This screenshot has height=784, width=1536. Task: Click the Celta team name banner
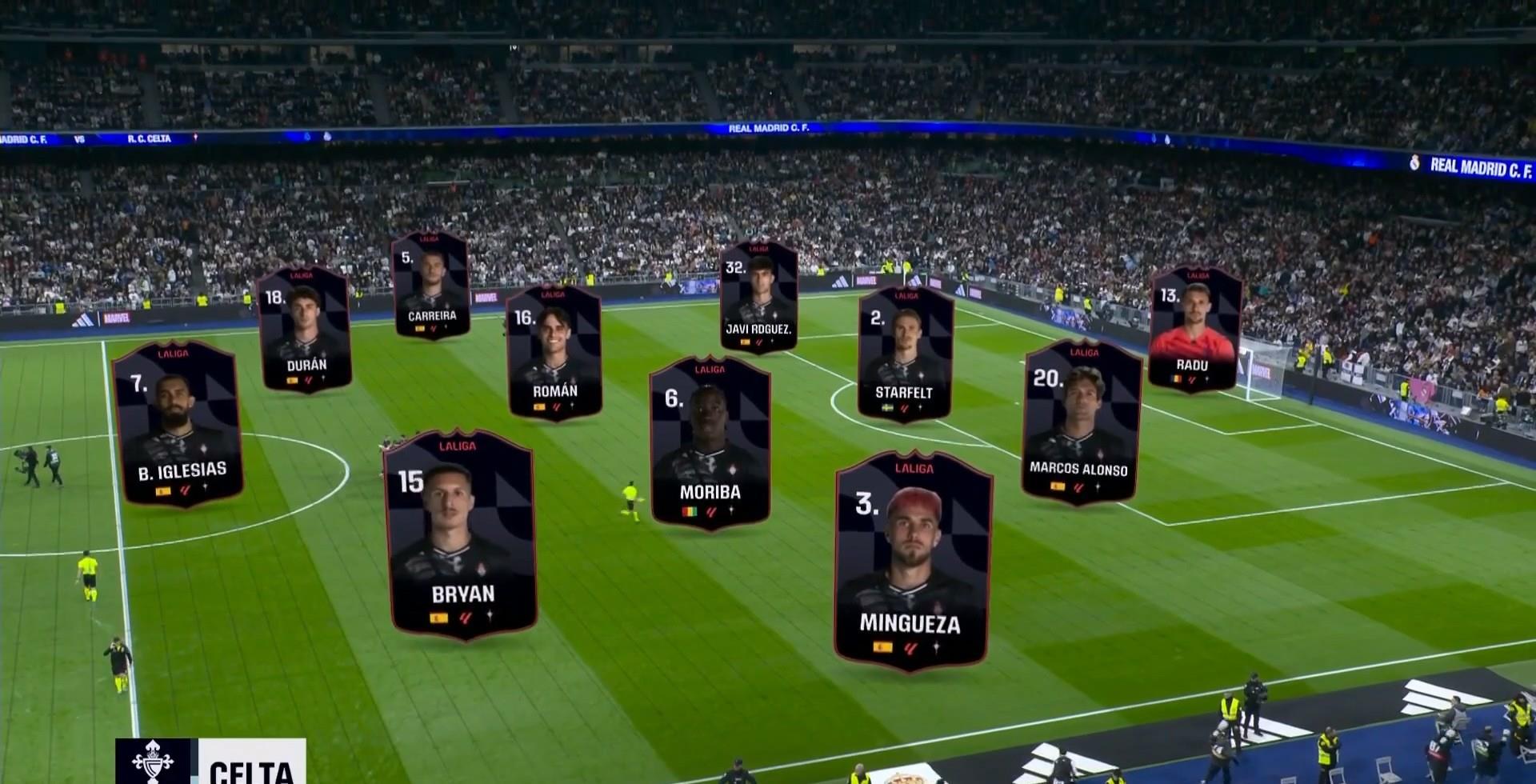(x=211, y=762)
